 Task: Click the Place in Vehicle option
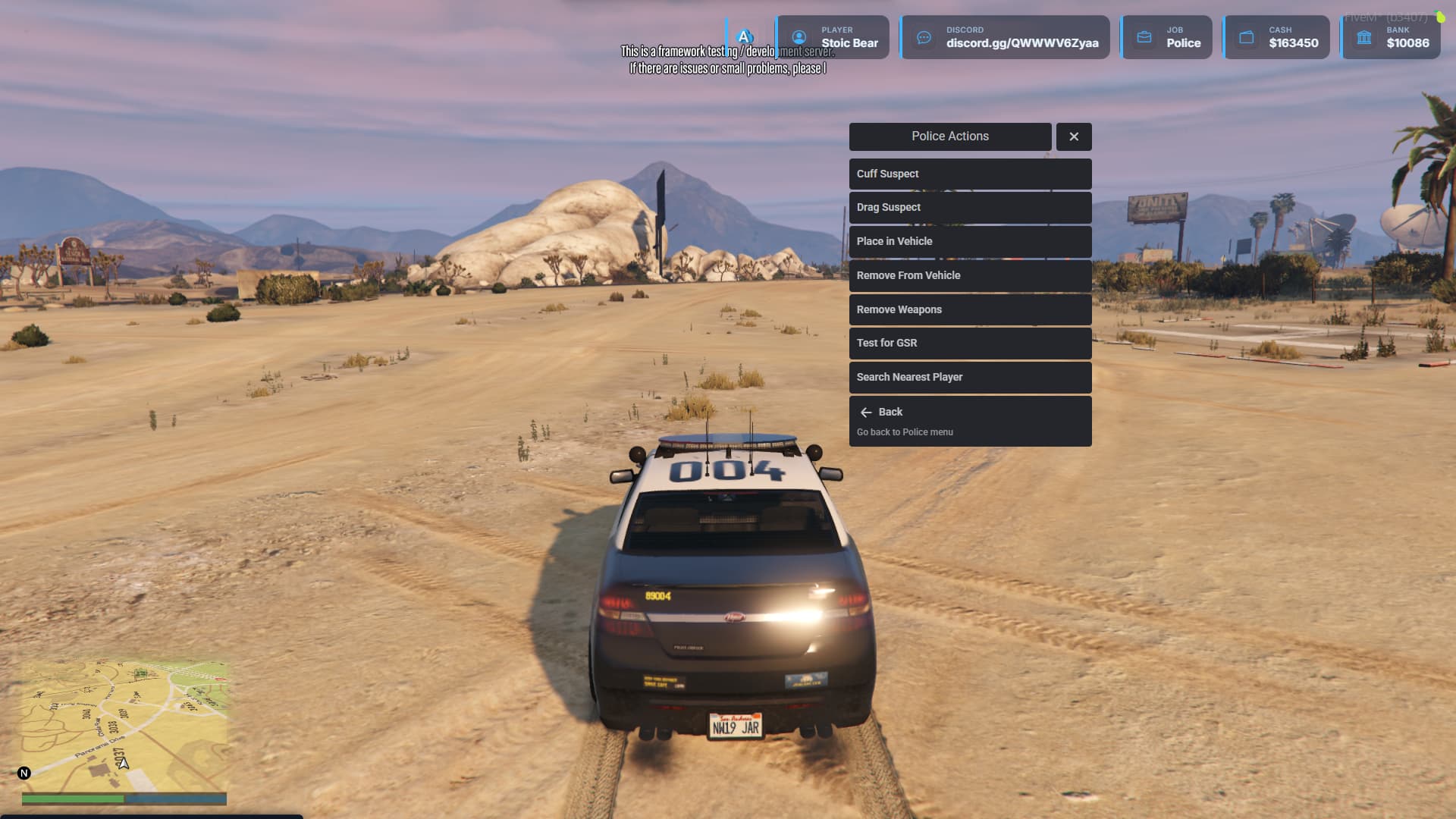coord(969,241)
